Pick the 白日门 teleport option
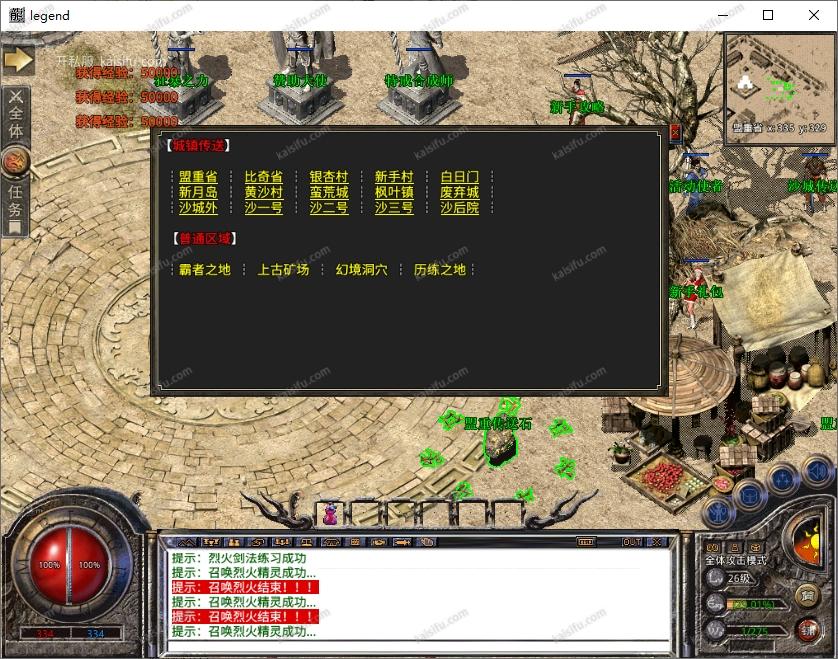This screenshot has width=838, height=659. (460, 177)
